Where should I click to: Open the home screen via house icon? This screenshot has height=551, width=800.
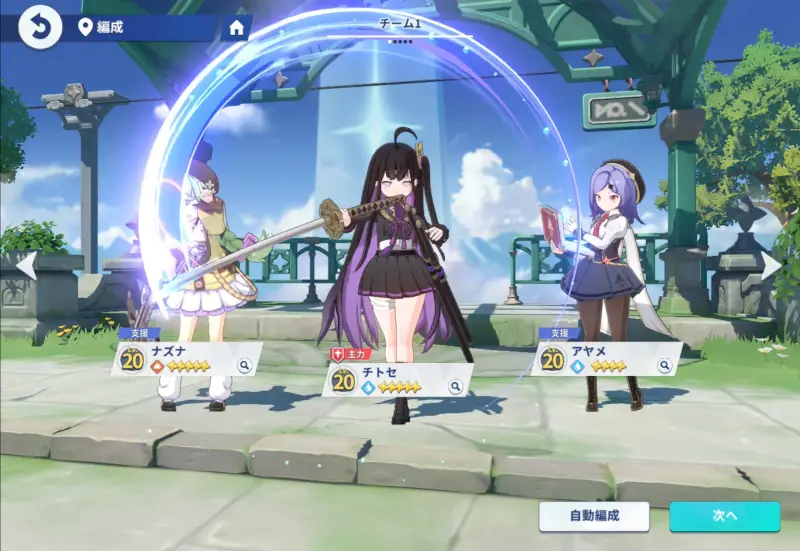pos(237,28)
